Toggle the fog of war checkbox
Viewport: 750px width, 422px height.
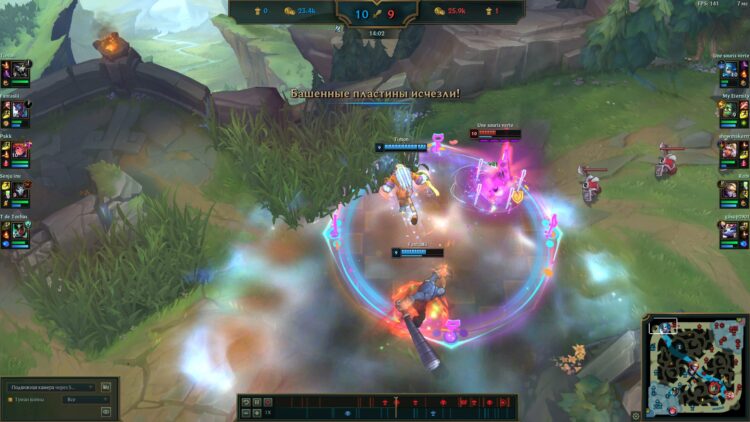(10, 399)
